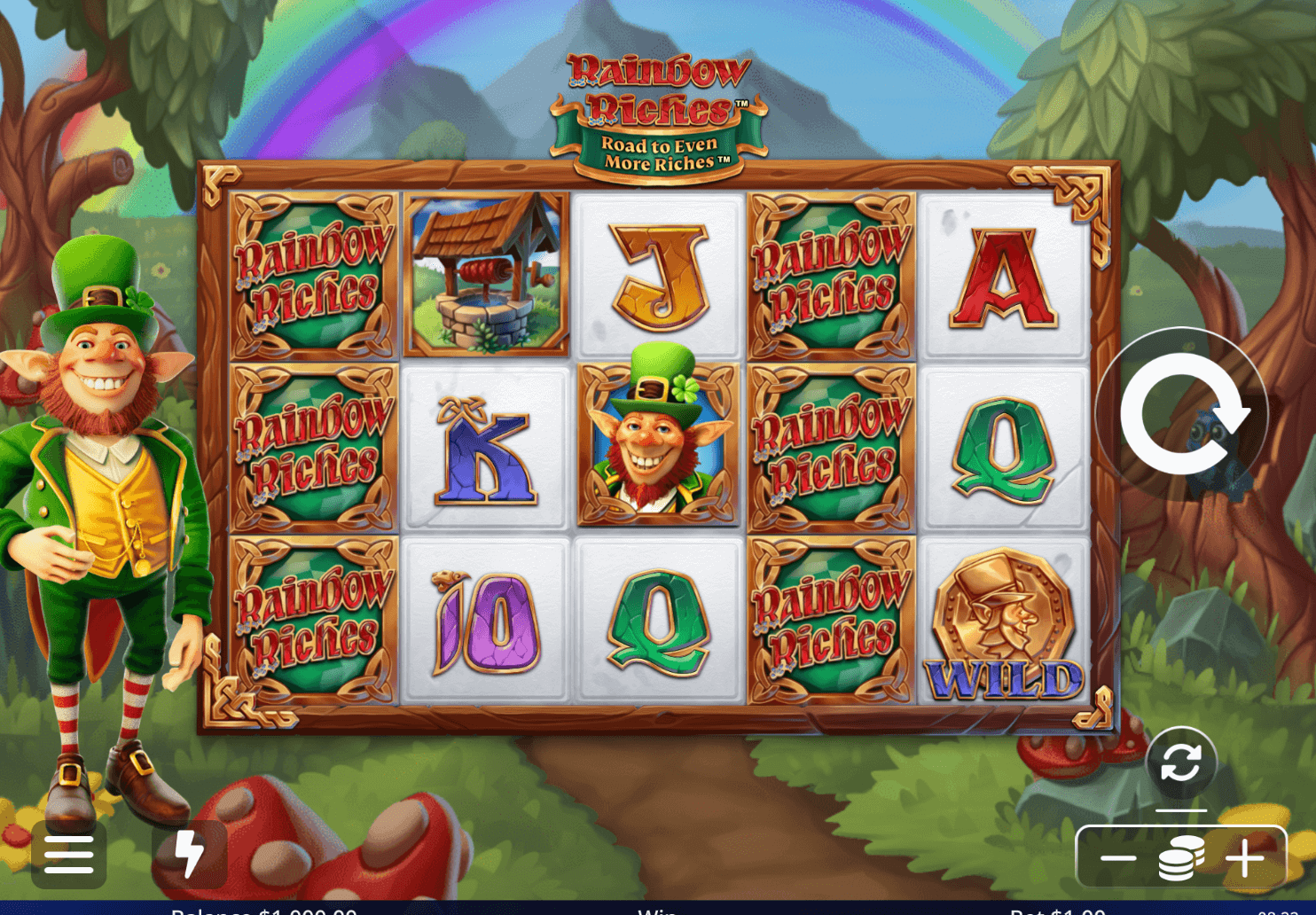Spin the reels with the large spin button
The height and width of the screenshot is (915, 1316).
pyautogui.click(x=1182, y=413)
